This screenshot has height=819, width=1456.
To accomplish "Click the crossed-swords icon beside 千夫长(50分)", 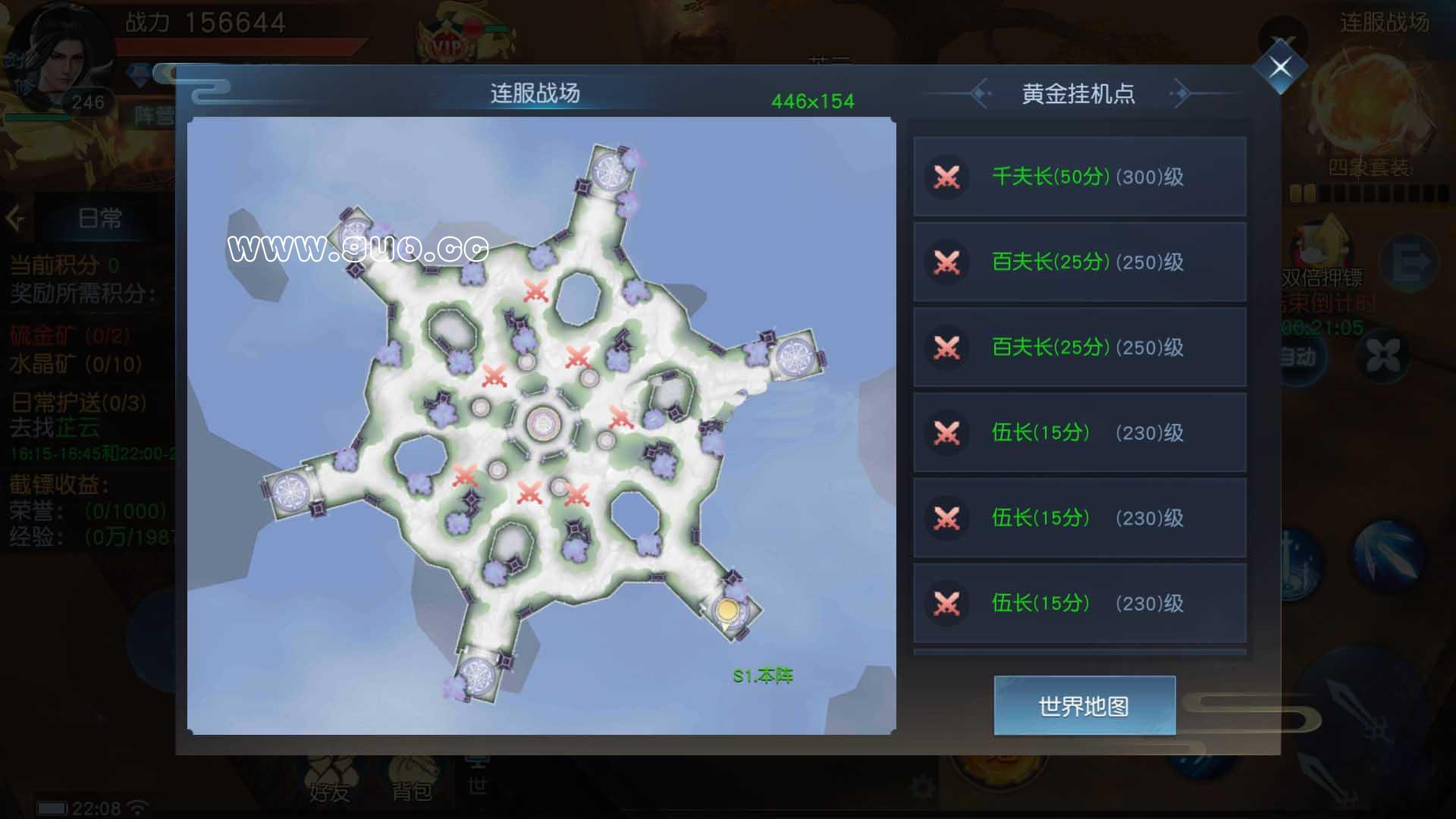I will [x=946, y=176].
